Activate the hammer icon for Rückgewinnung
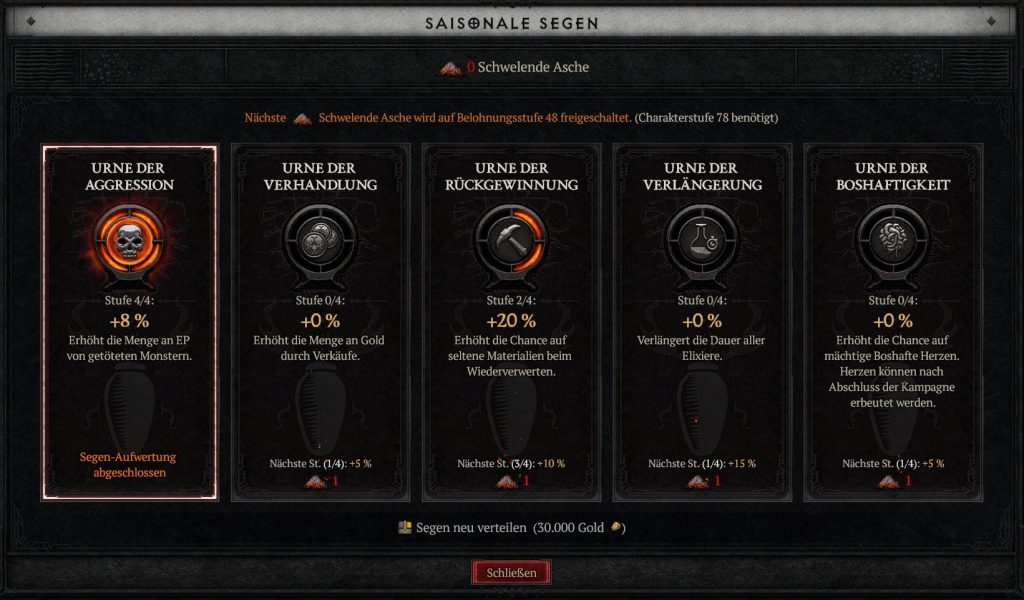Image resolution: width=1024 pixels, height=600 pixels. [x=511, y=240]
